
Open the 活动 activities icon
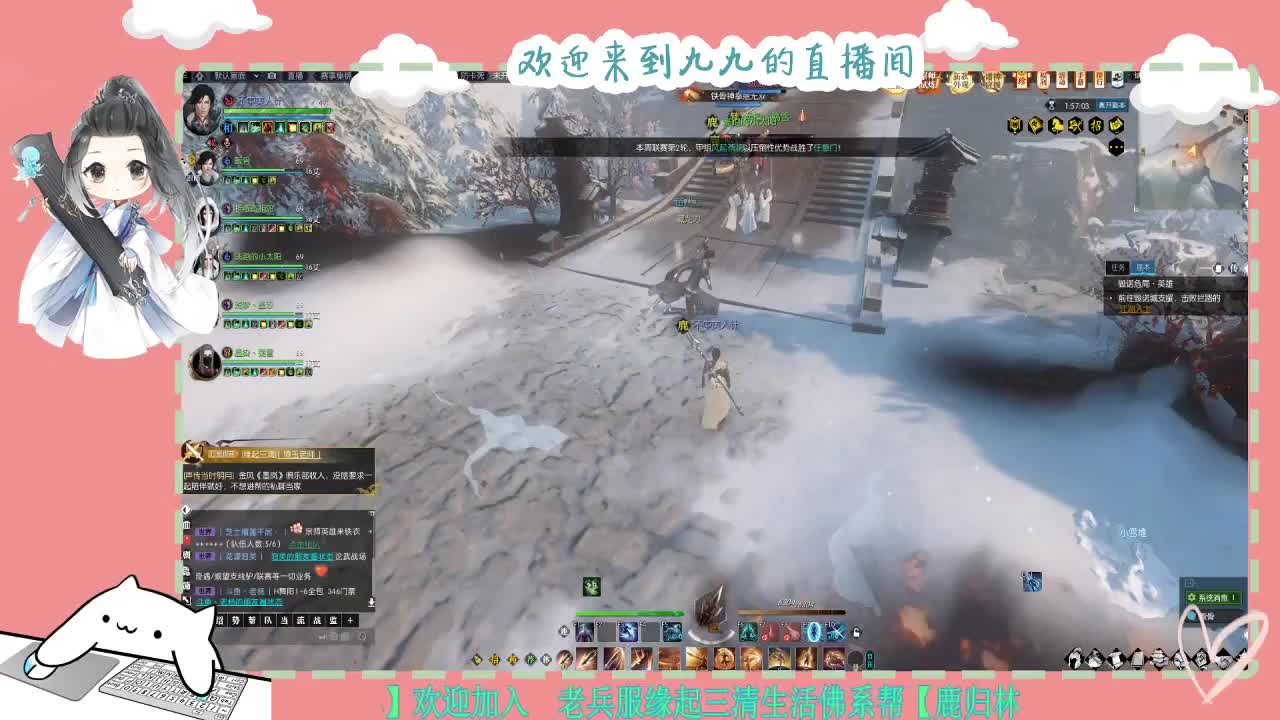pos(1063,80)
